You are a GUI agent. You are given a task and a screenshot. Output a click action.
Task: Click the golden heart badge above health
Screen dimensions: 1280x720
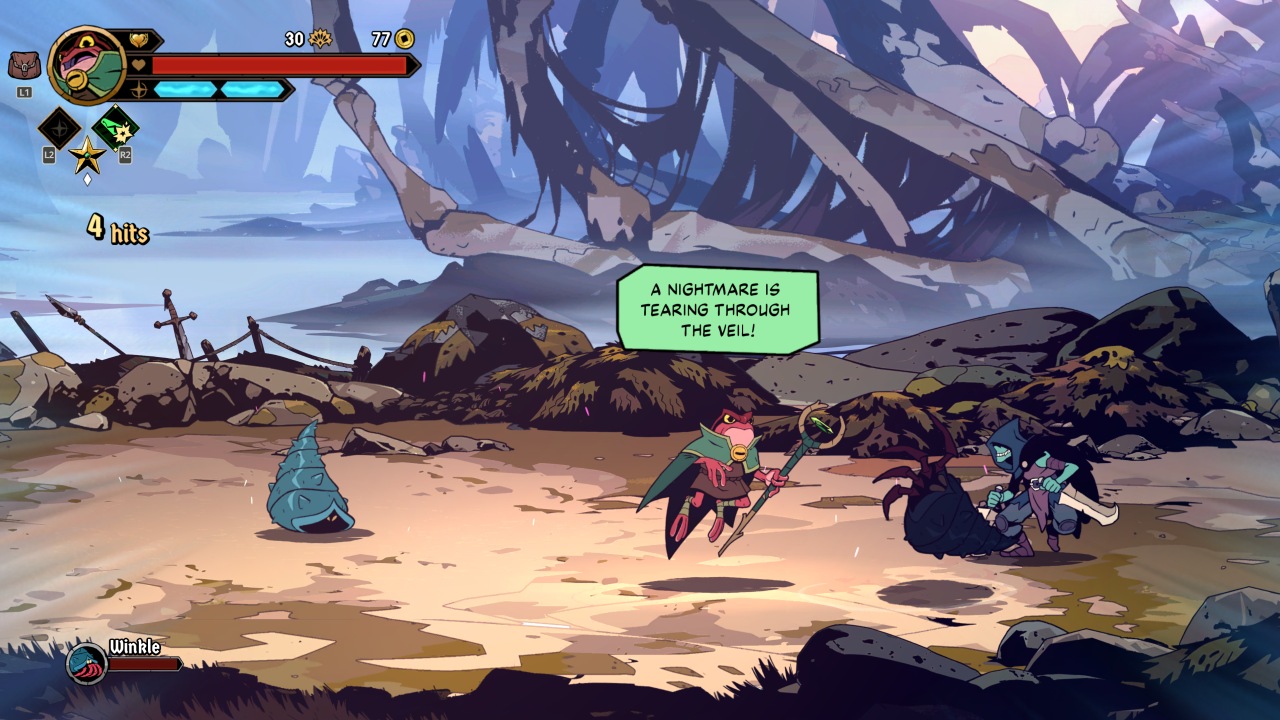(x=138, y=40)
